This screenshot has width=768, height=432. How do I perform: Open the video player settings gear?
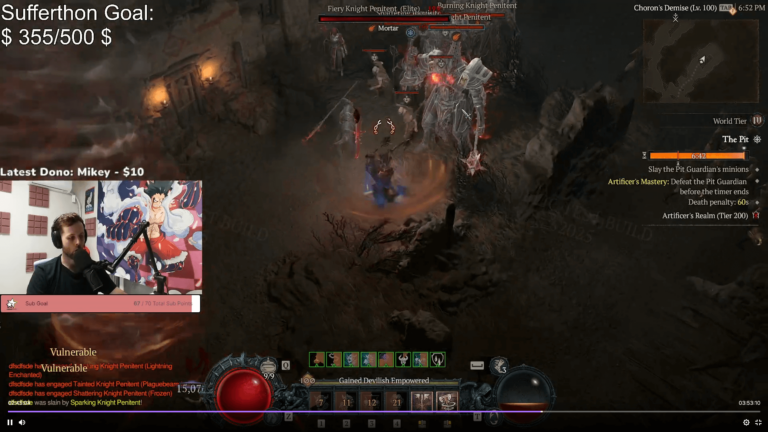click(x=745, y=422)
